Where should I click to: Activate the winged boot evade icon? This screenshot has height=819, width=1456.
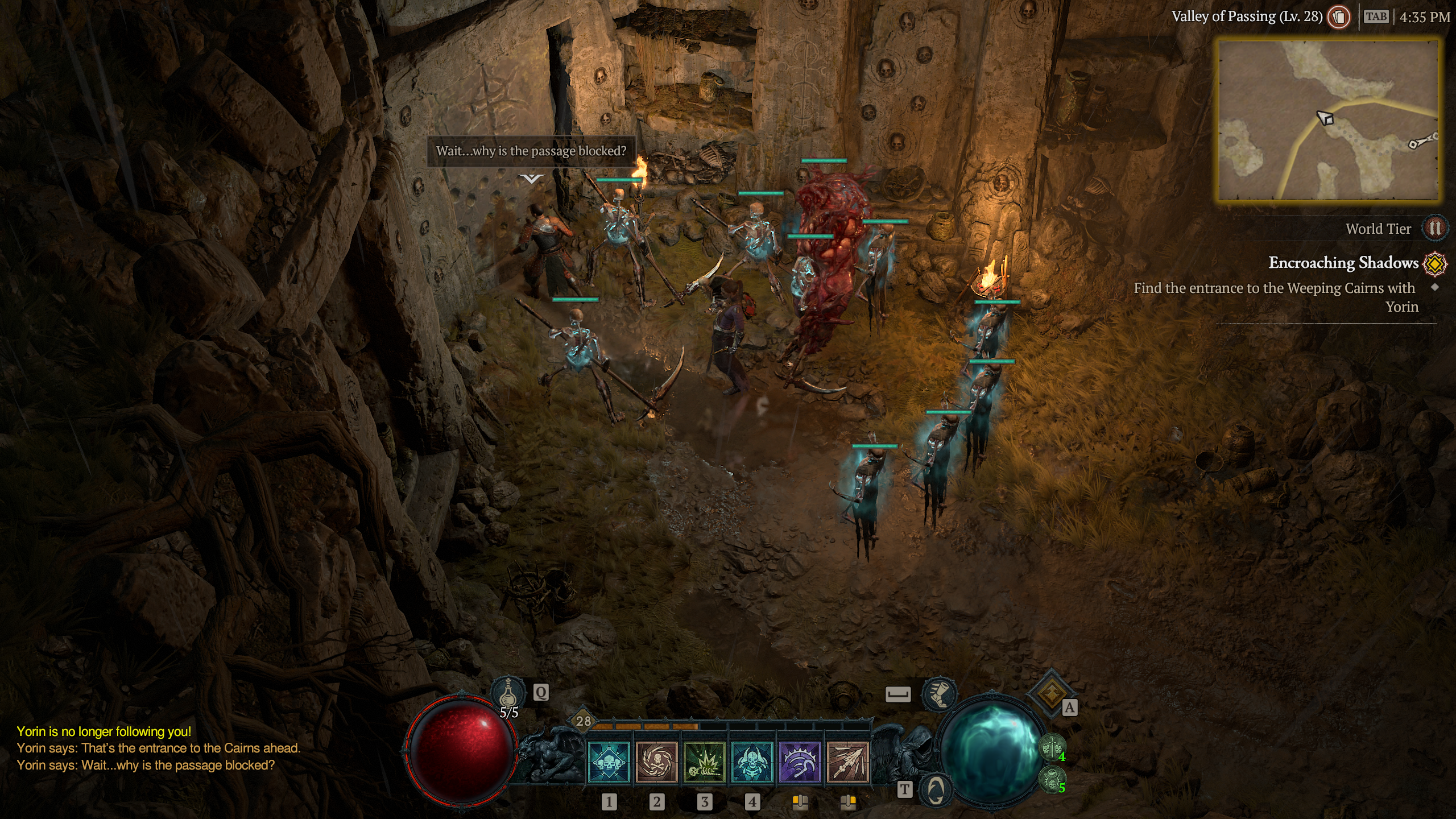tap(939, 694)
